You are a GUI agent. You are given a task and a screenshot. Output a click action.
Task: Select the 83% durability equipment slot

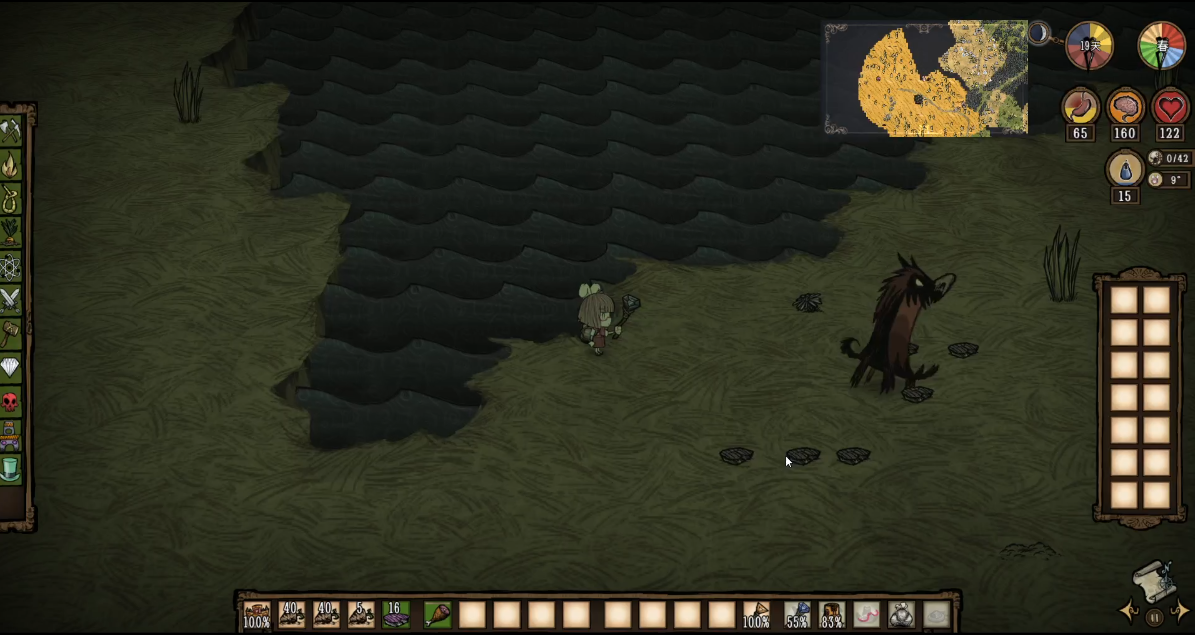[x=832, y=614]
